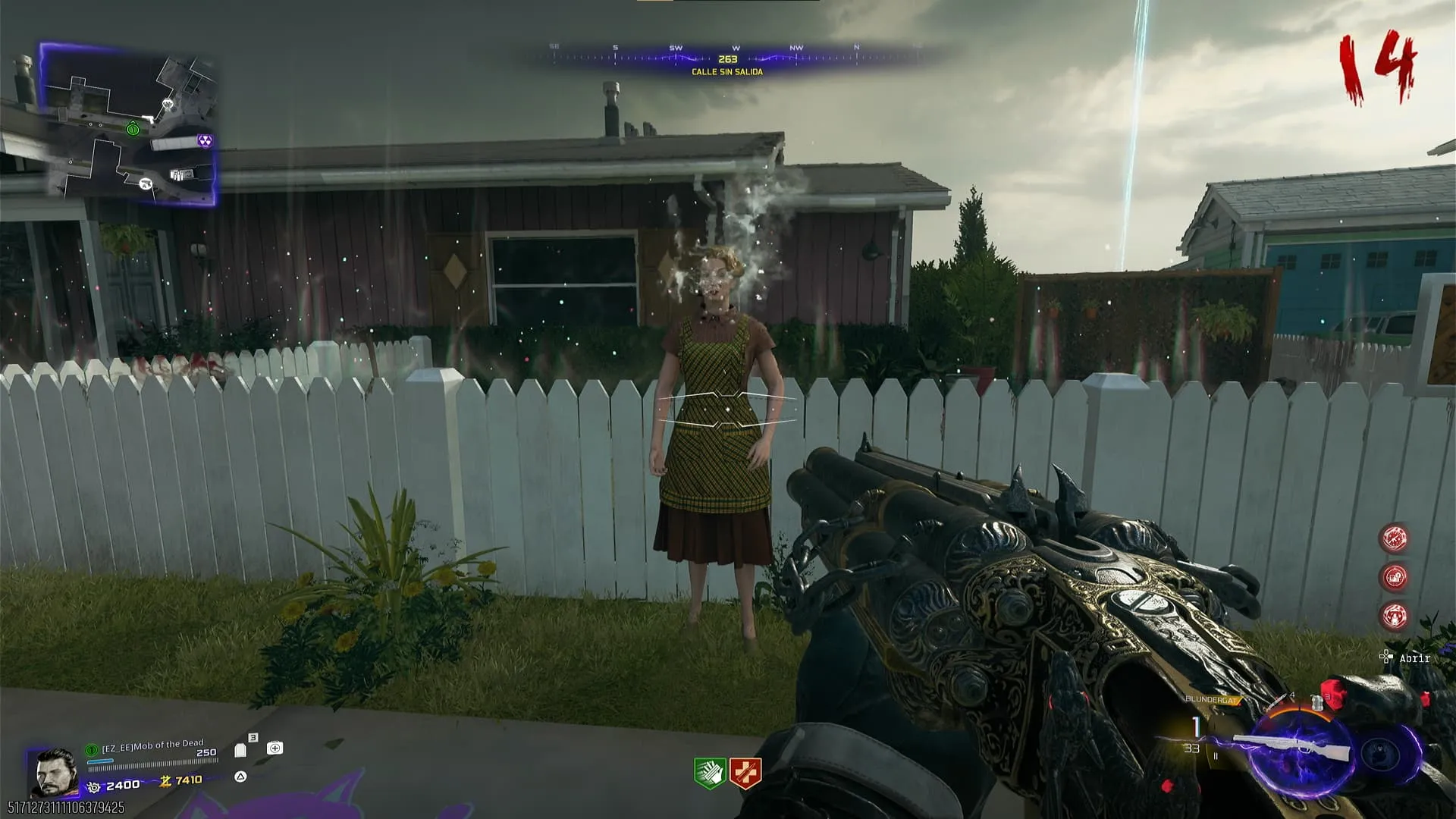Click the bottom red augment icon
This screenshot has width=1456, height=819.
coord(1395,616)
